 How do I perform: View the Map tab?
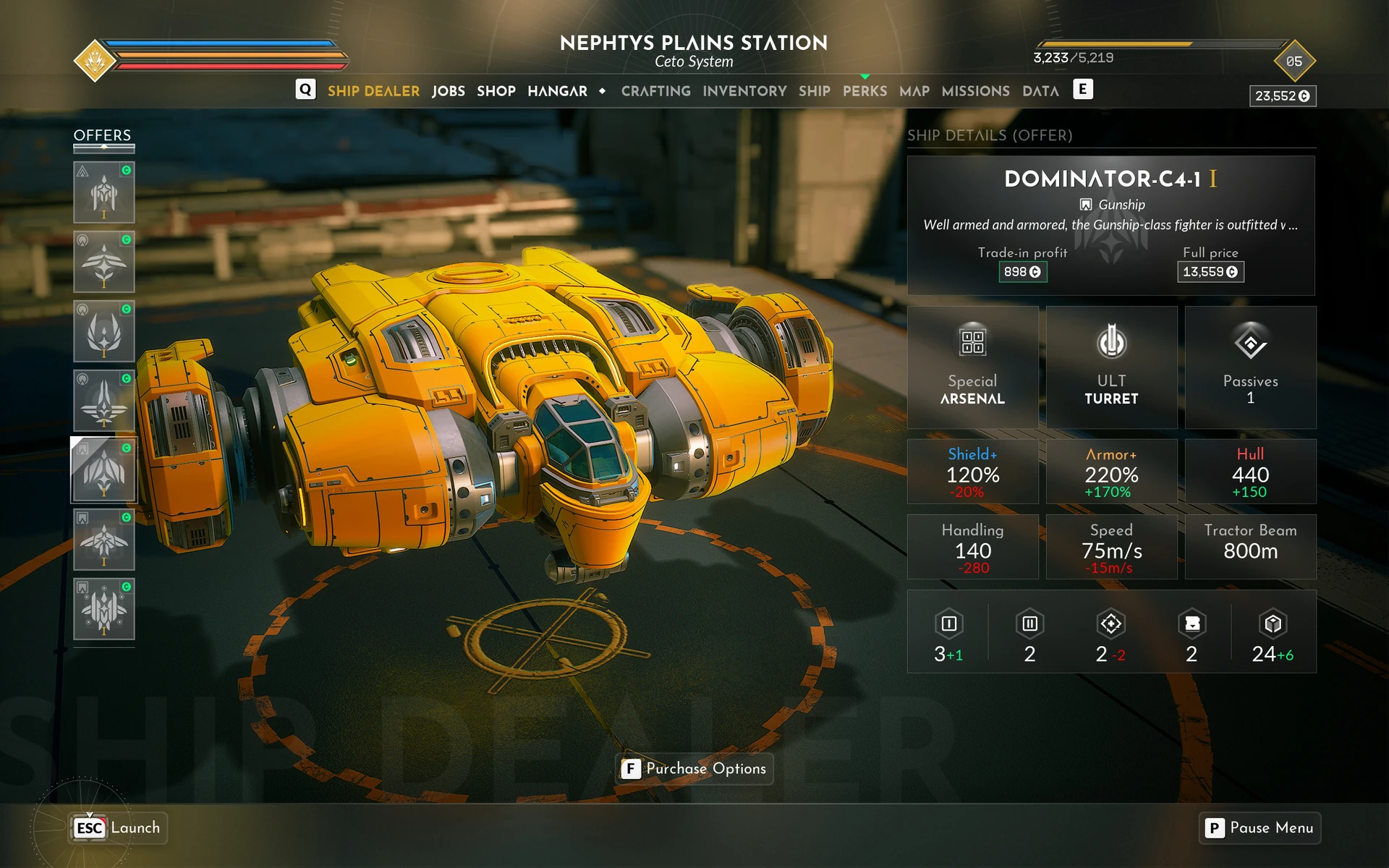(x=914, y=91)
